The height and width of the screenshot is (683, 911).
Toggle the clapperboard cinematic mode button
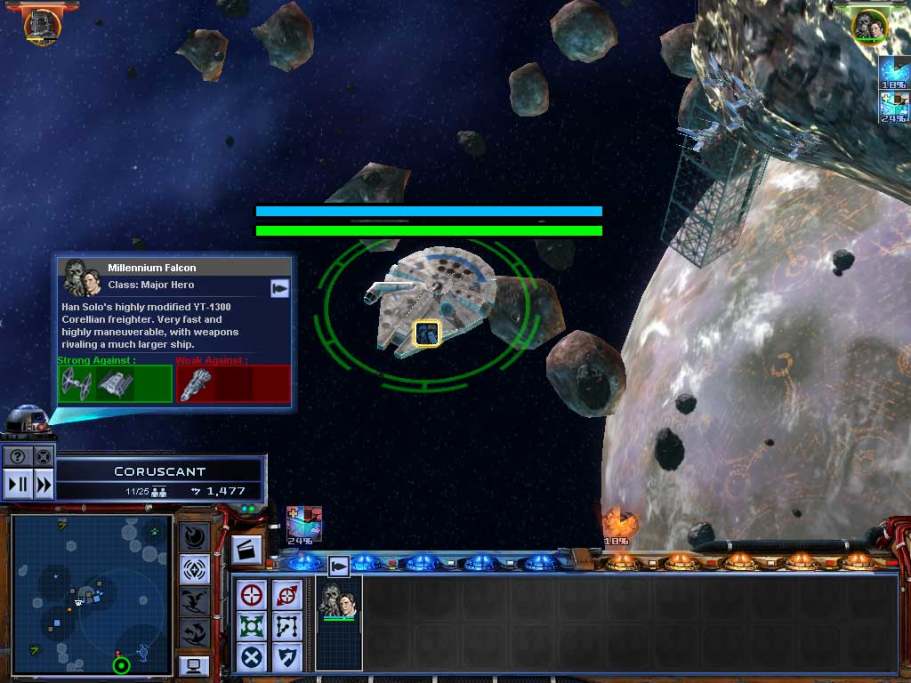(x=246, y=549)
